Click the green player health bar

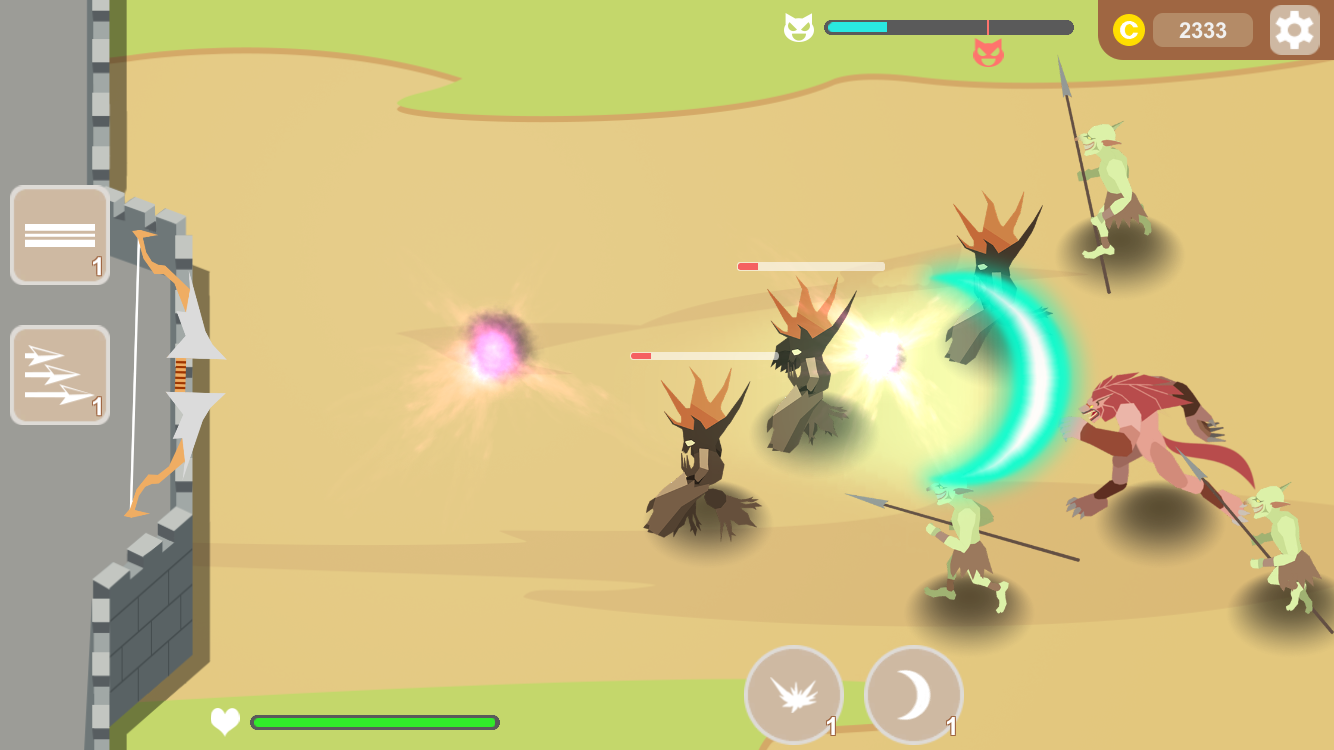[x=375, y=721]
